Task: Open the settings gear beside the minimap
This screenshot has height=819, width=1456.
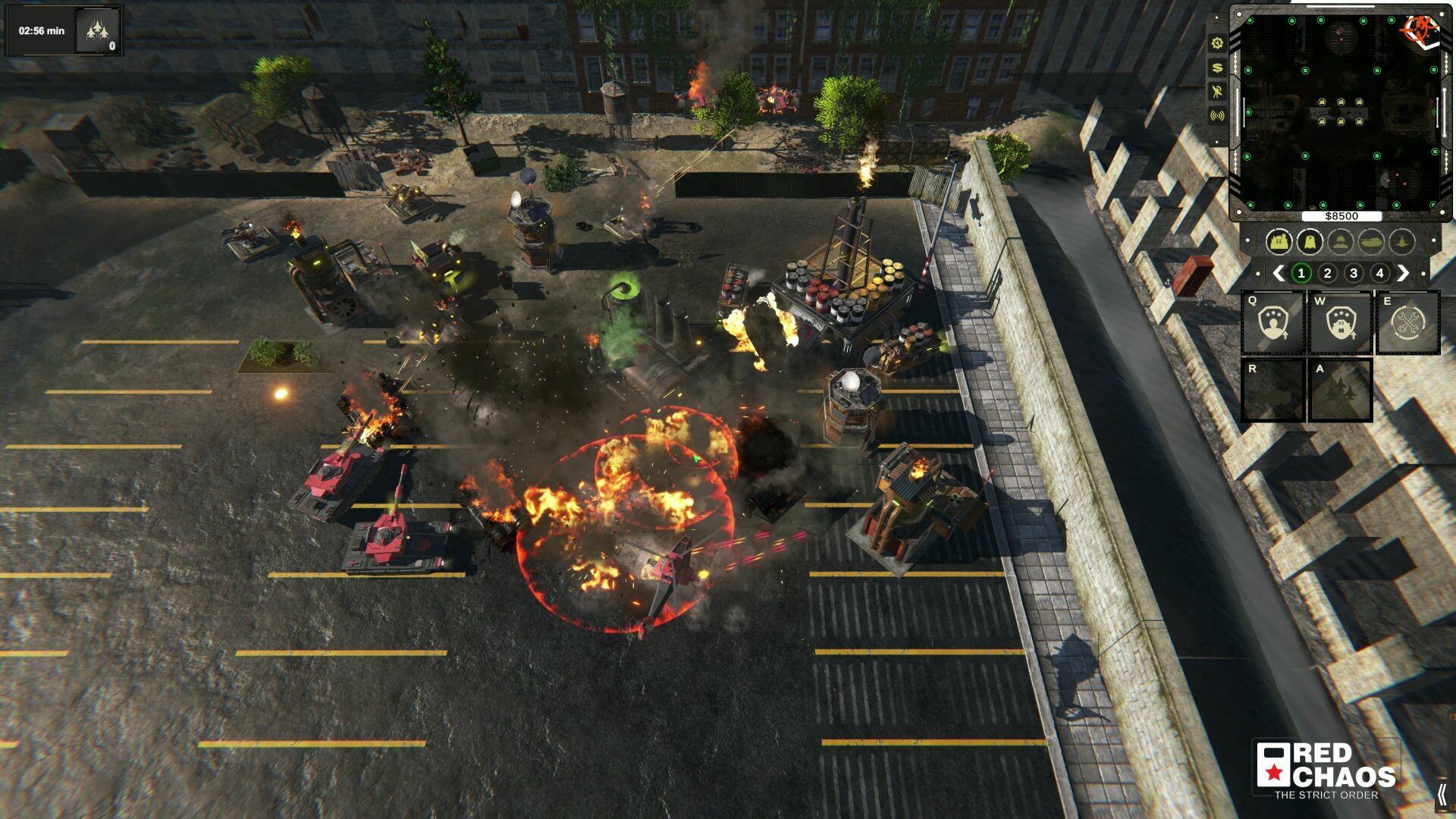Action: coord(1217,43)
